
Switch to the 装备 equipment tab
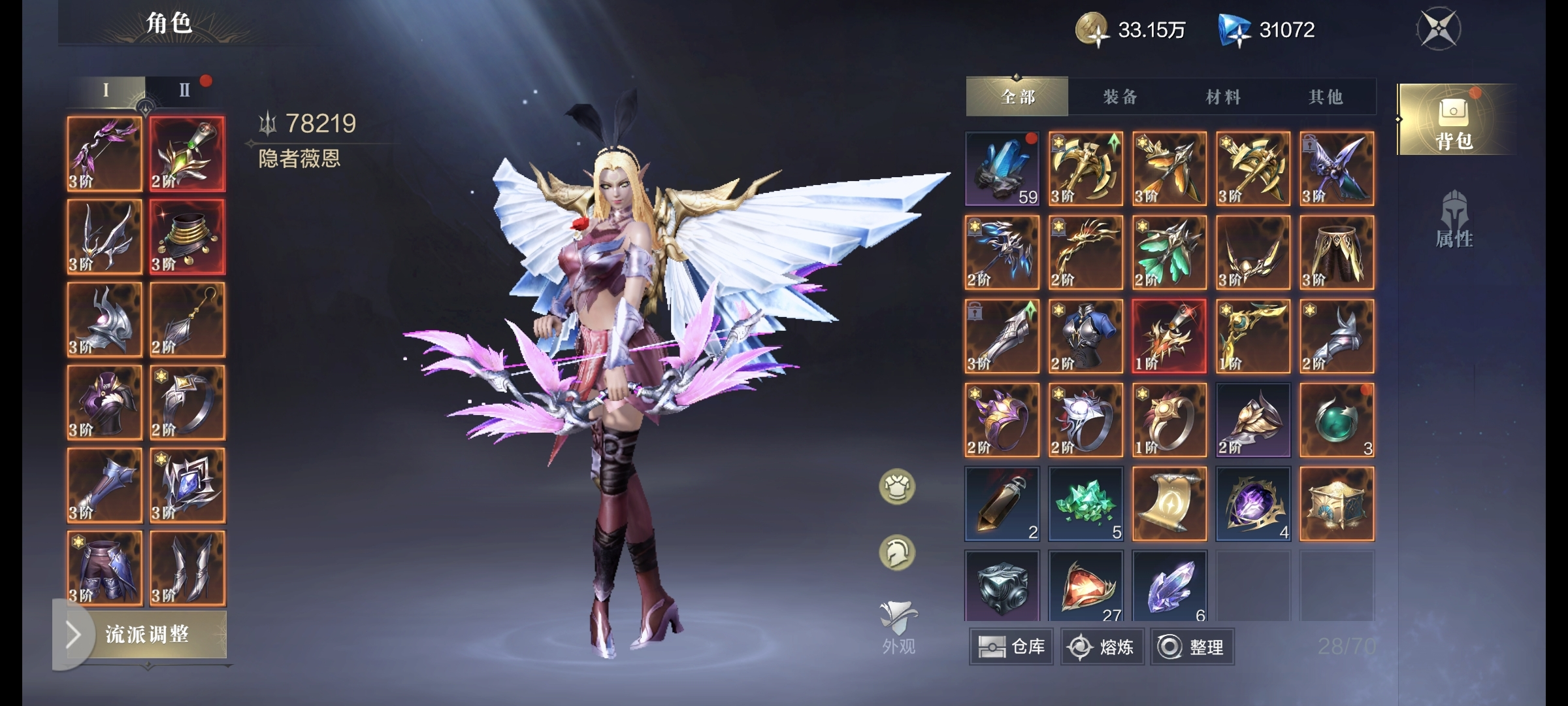[x=1120, y=97]
